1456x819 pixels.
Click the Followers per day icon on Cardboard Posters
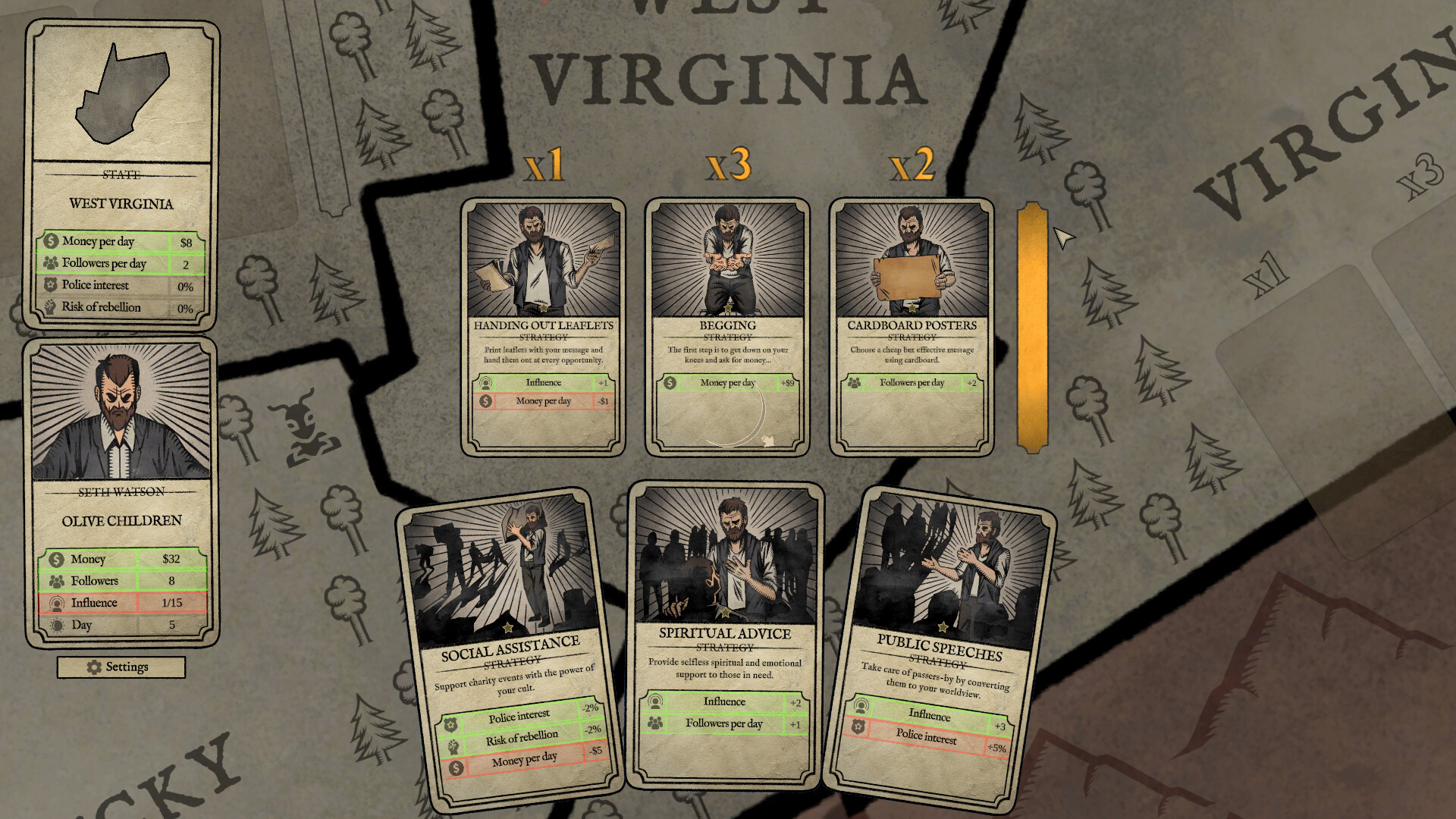[x=854, y=383]
